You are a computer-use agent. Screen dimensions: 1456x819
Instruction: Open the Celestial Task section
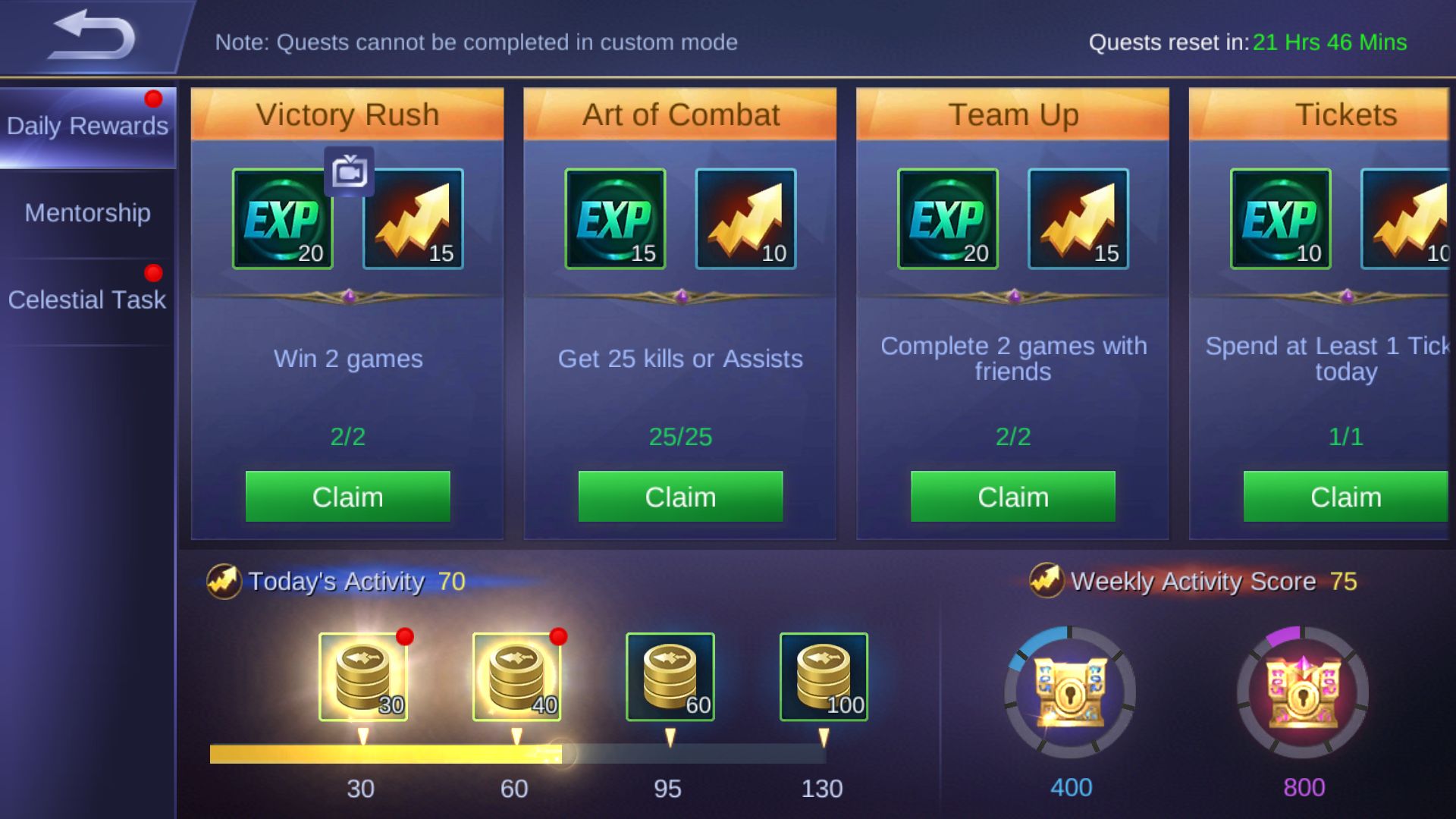click(86, 300)
